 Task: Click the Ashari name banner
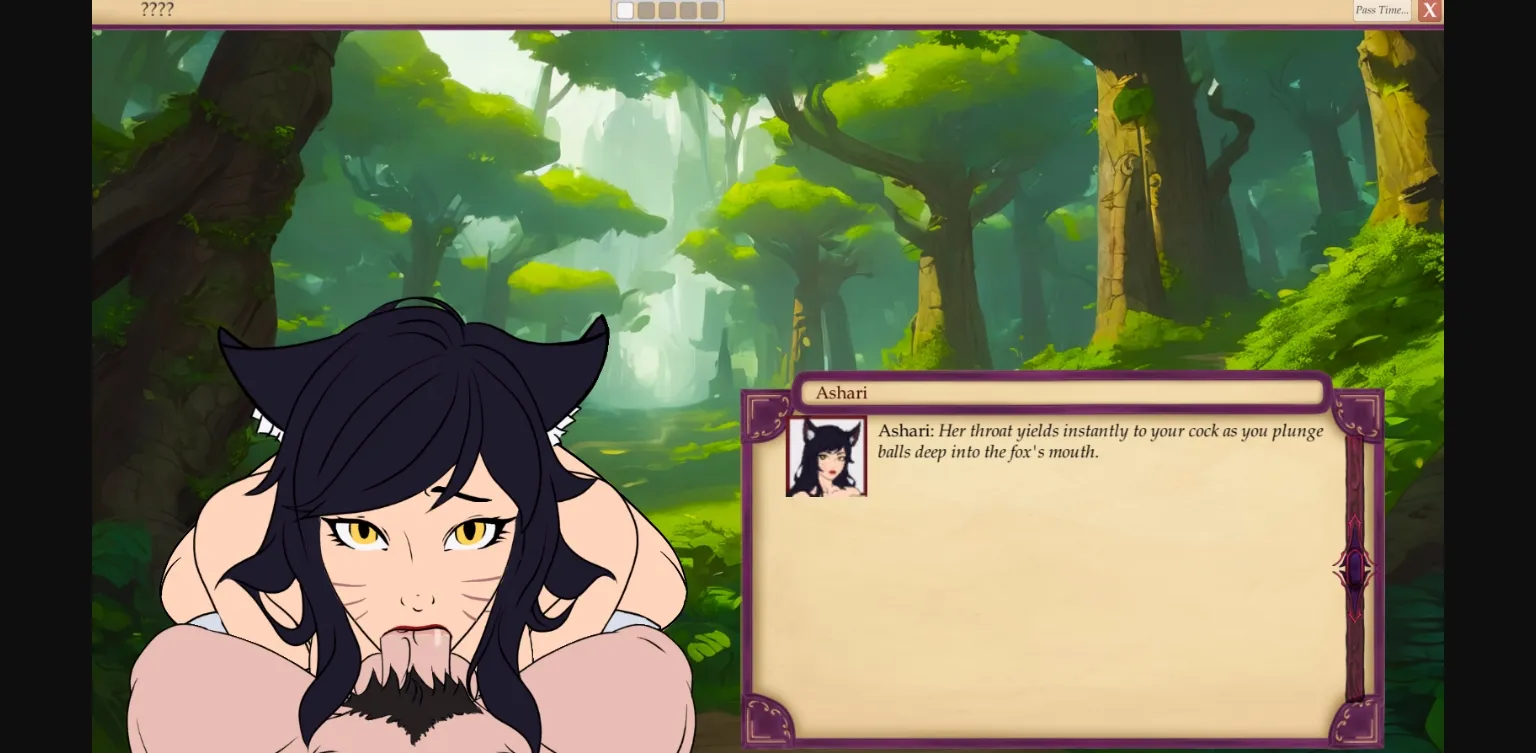click(x=1062, y=392)
